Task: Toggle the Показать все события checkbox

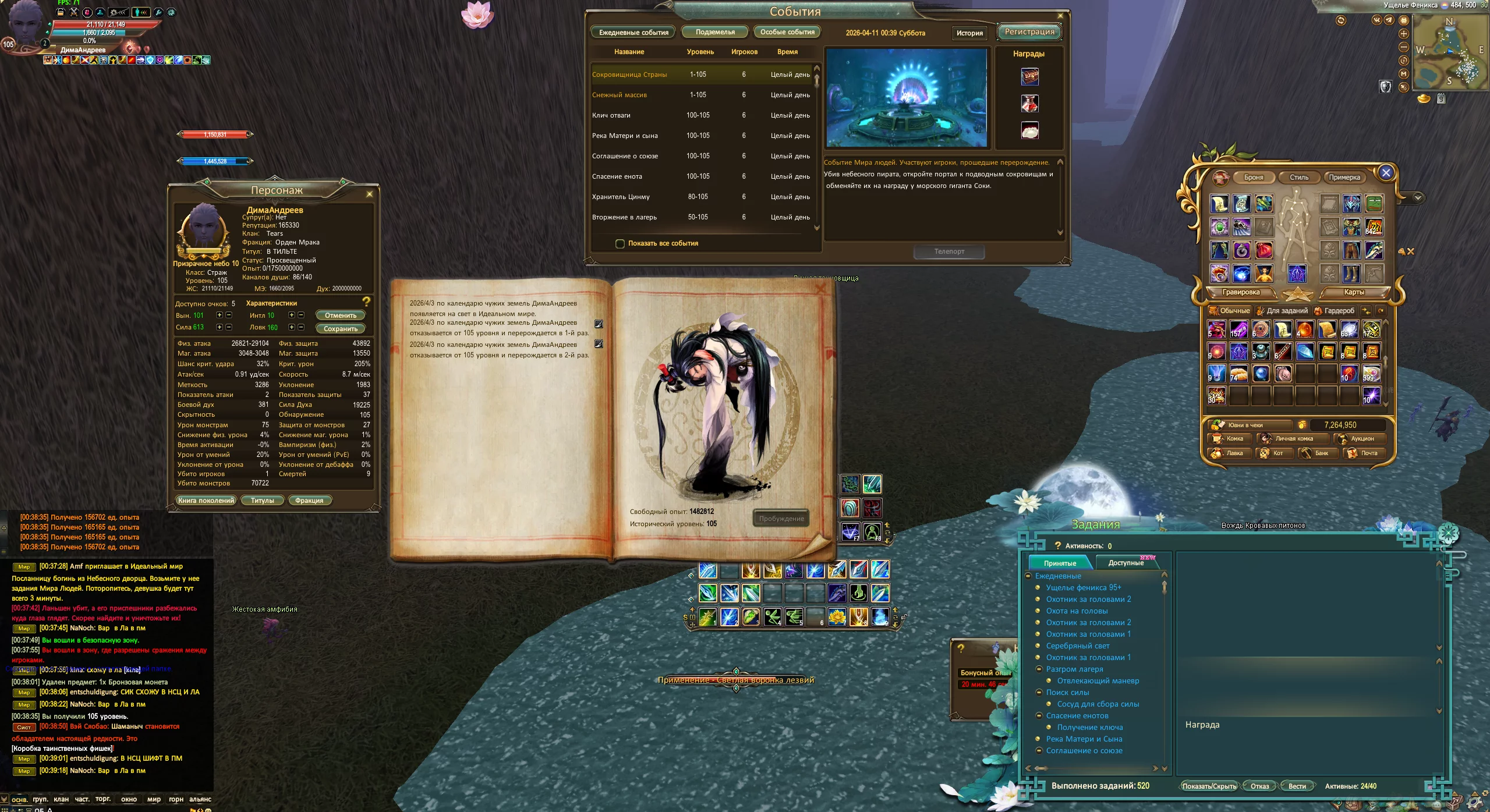Action: pyautogui.click(x=620, y=243)
